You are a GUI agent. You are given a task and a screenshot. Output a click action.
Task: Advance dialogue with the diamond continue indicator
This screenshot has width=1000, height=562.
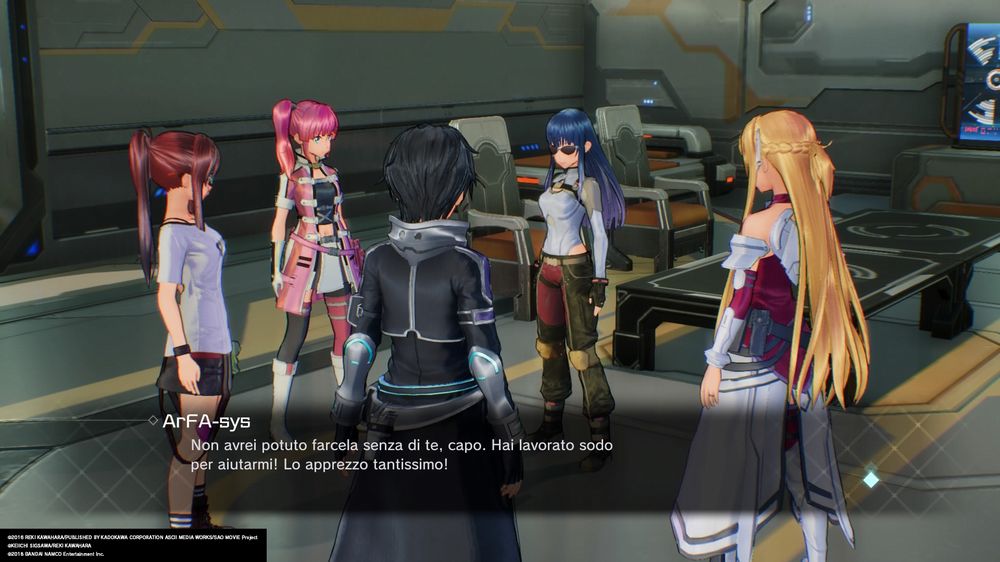tap(871, 479)
